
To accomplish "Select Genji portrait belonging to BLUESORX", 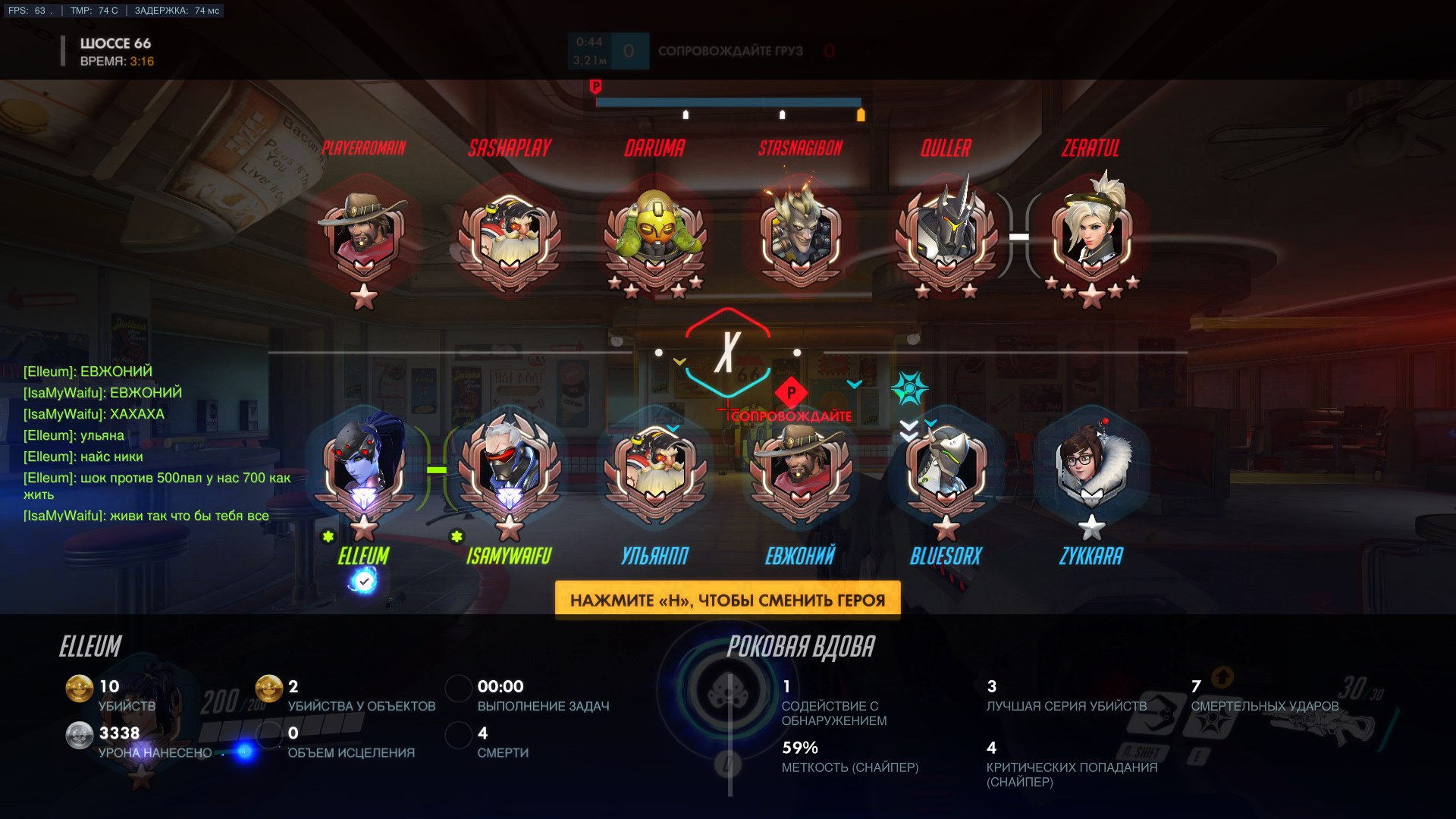I will (945, 466).
